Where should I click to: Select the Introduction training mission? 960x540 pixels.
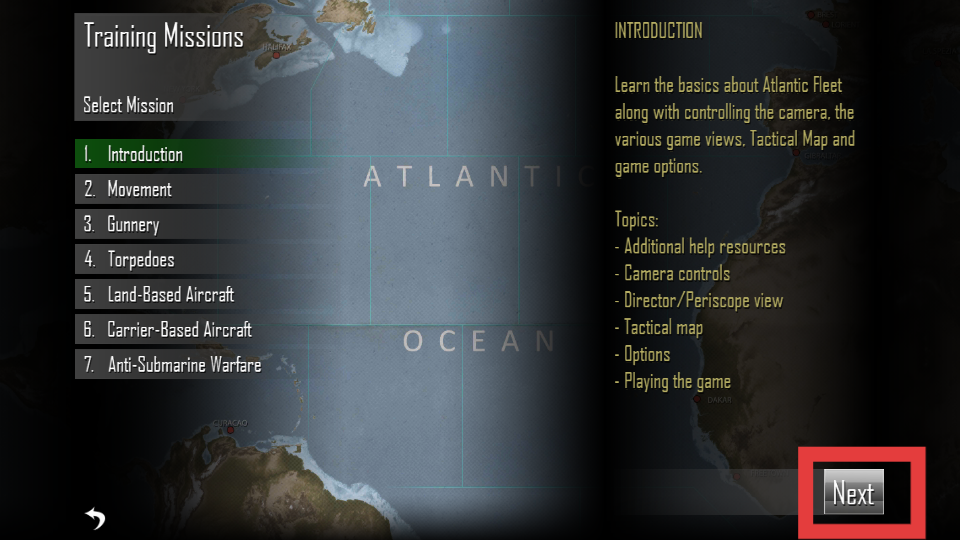(x=146, y=154)
